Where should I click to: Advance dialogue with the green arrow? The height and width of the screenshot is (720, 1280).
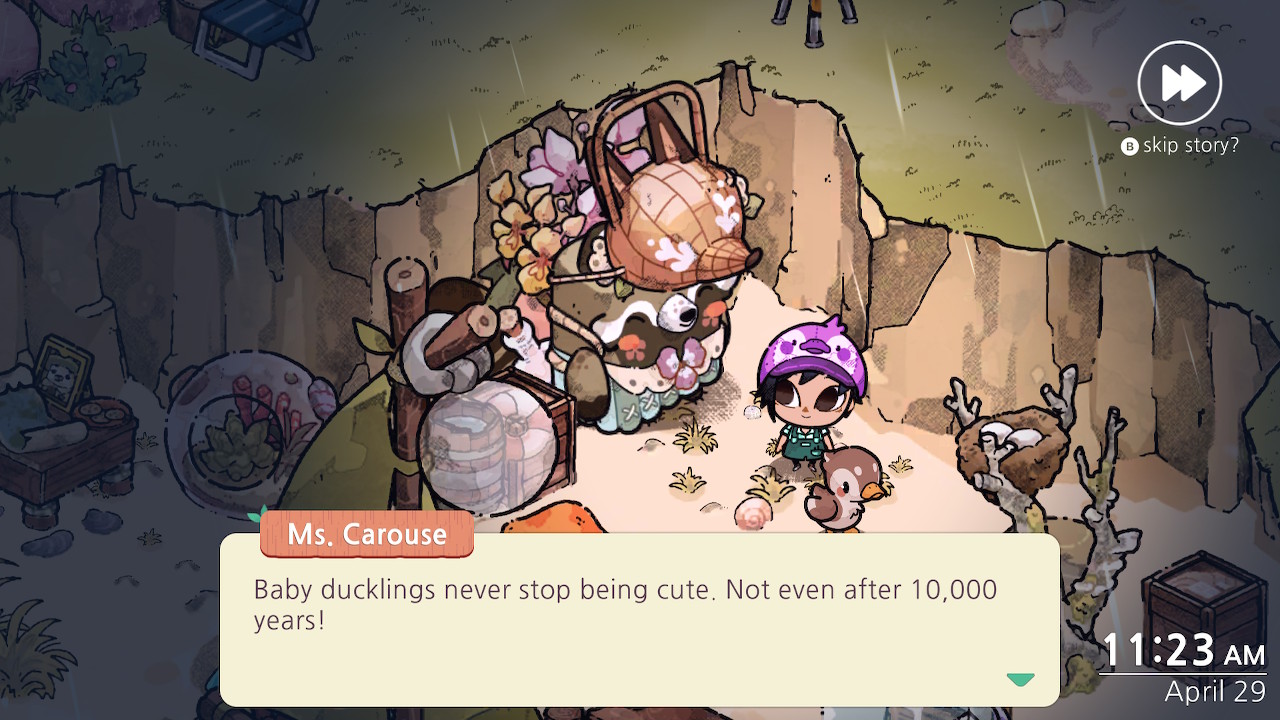pos(1018,677)
